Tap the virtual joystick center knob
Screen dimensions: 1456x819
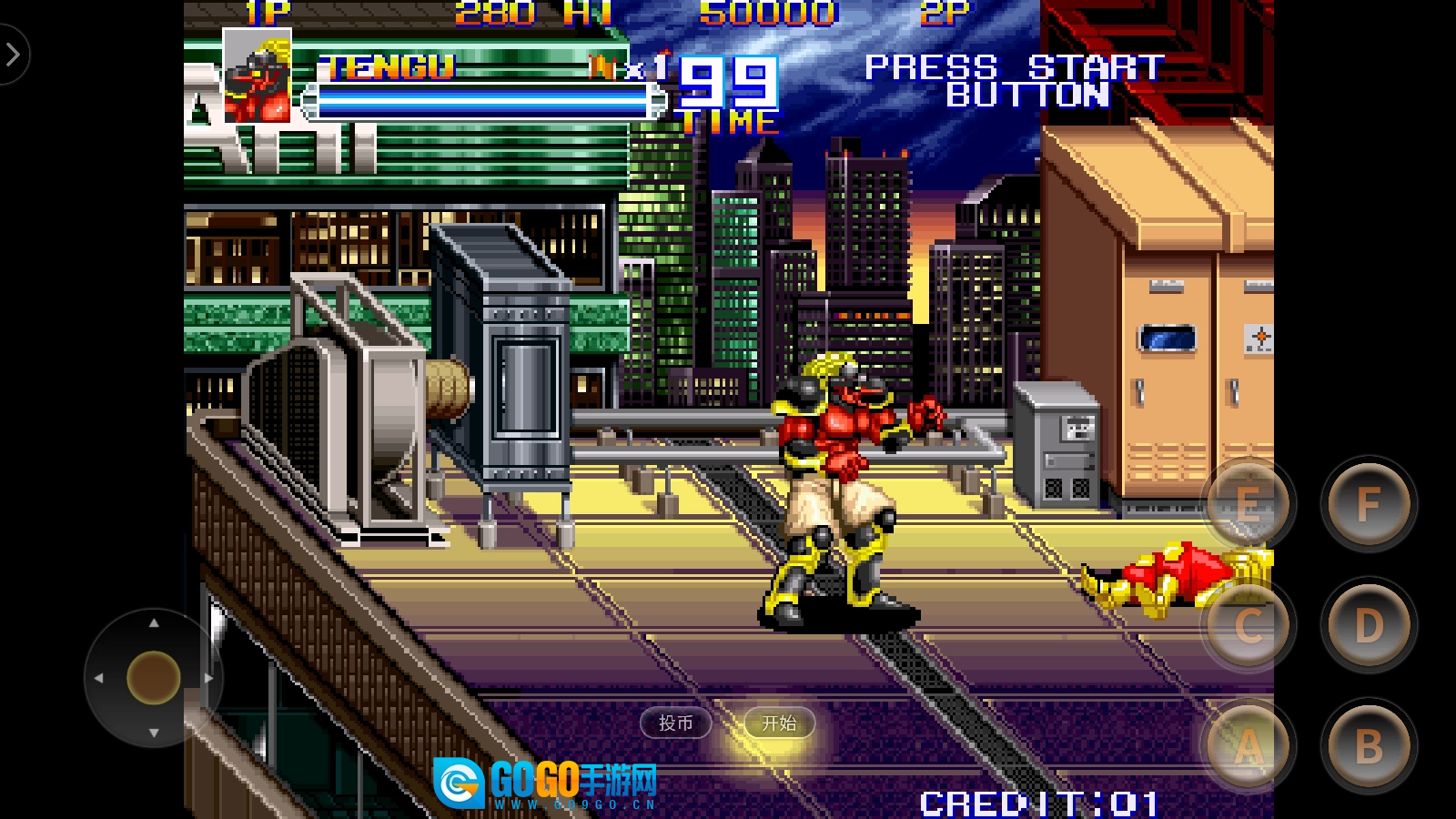(x=154, y=678)
